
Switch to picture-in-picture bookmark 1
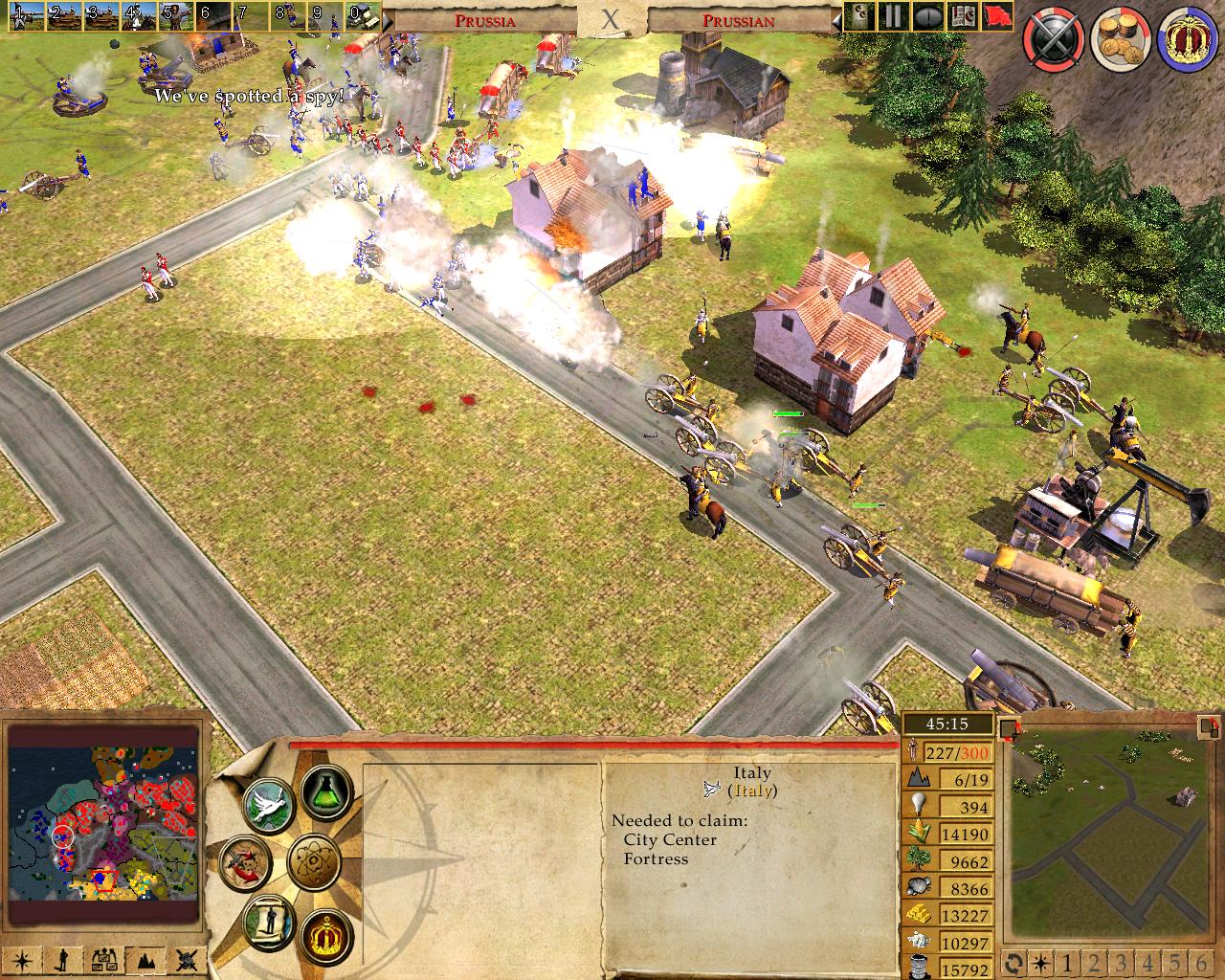pos(1065,962)
